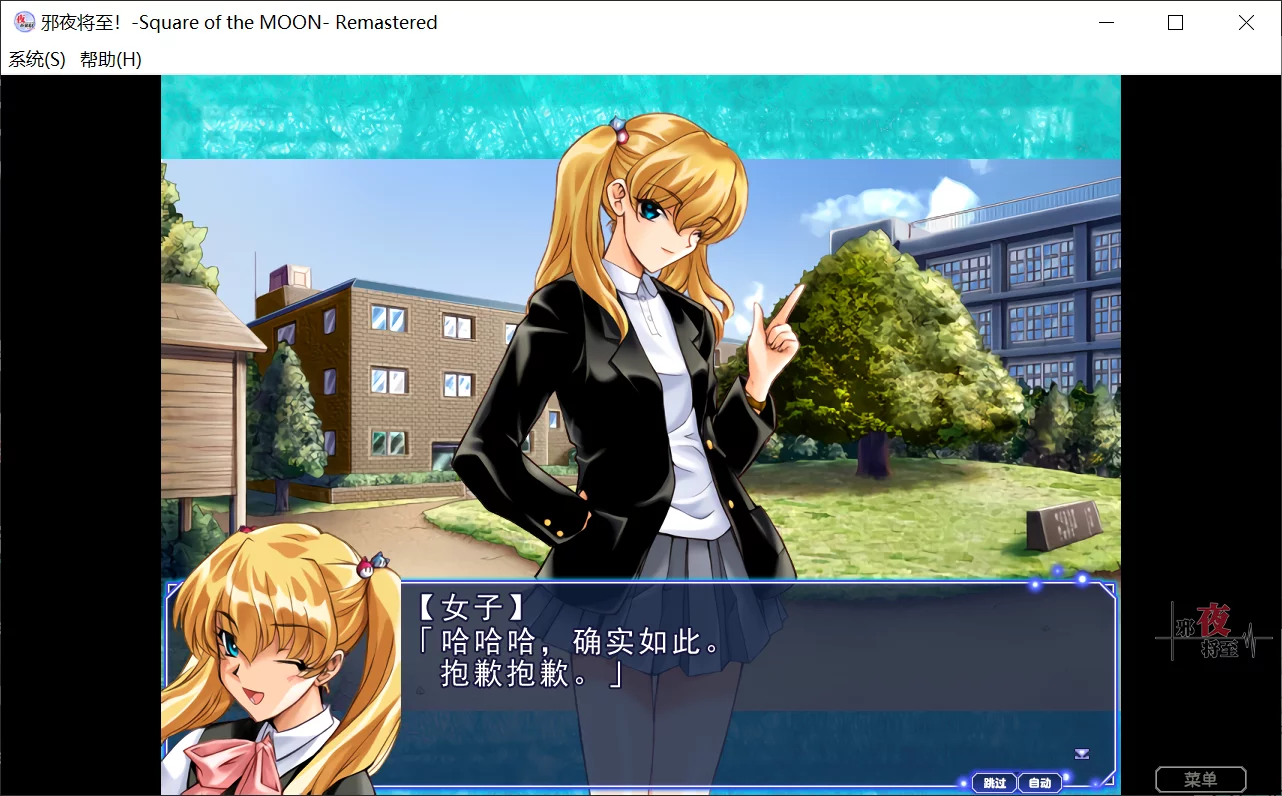This screenshot has height=796, width=1282.
Task: Click the window title bar text
Action: 240,22
